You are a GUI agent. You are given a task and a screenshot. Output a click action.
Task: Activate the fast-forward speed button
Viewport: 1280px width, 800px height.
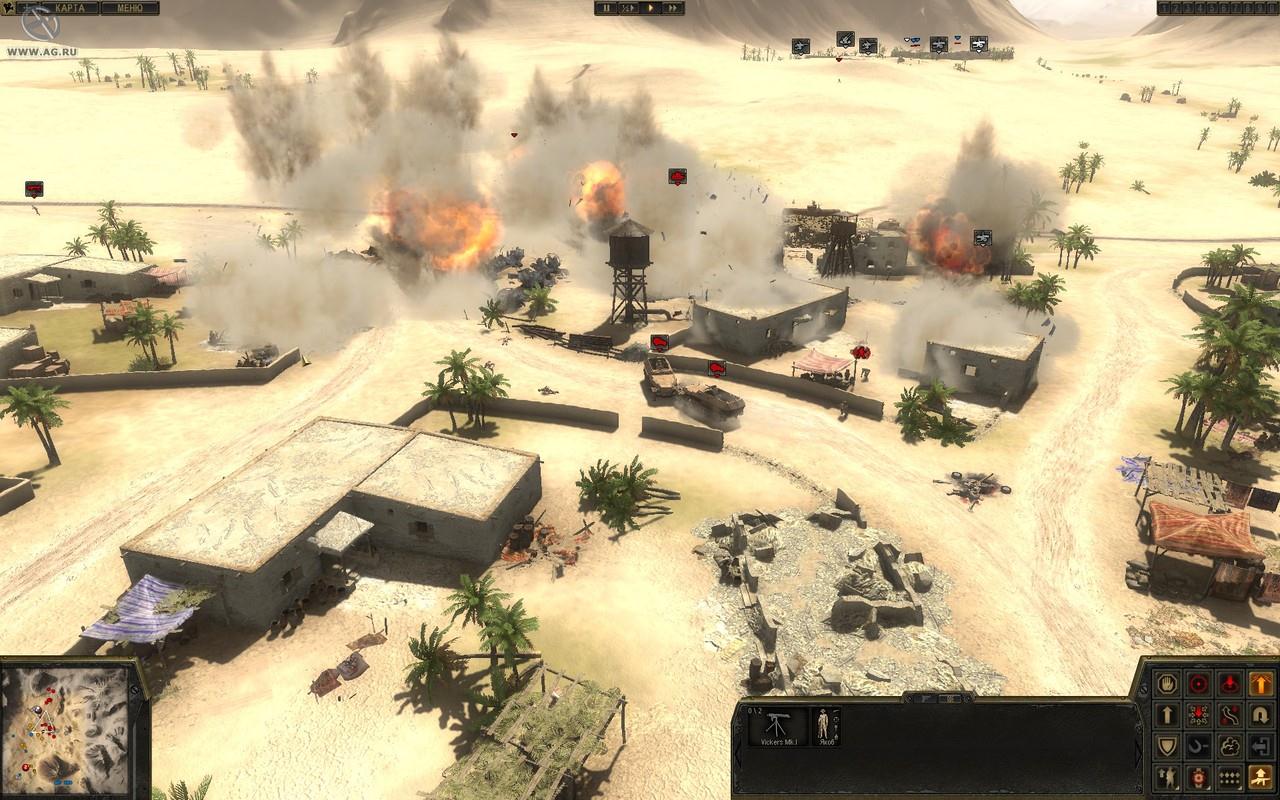[673, 8]
